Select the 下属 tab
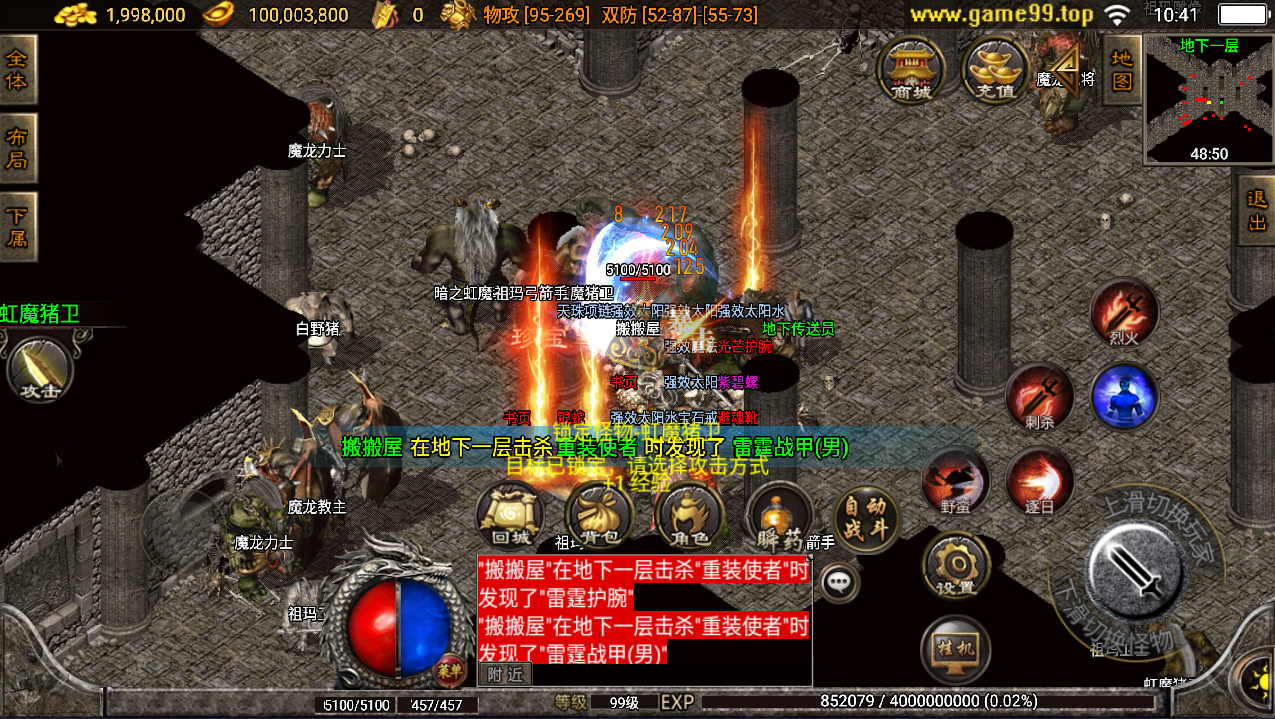The height and width of the screenshot is (719, 1275). [17, 227]
